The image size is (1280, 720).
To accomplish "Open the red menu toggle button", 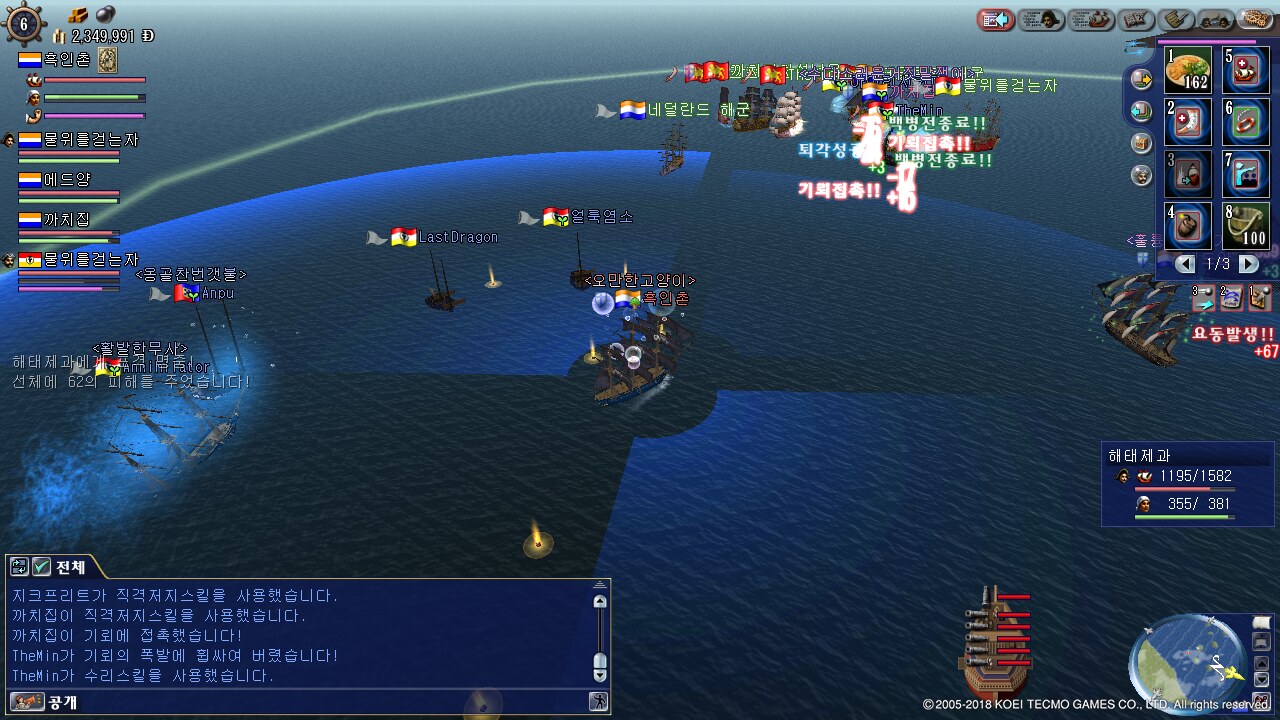I will point(995,19).
